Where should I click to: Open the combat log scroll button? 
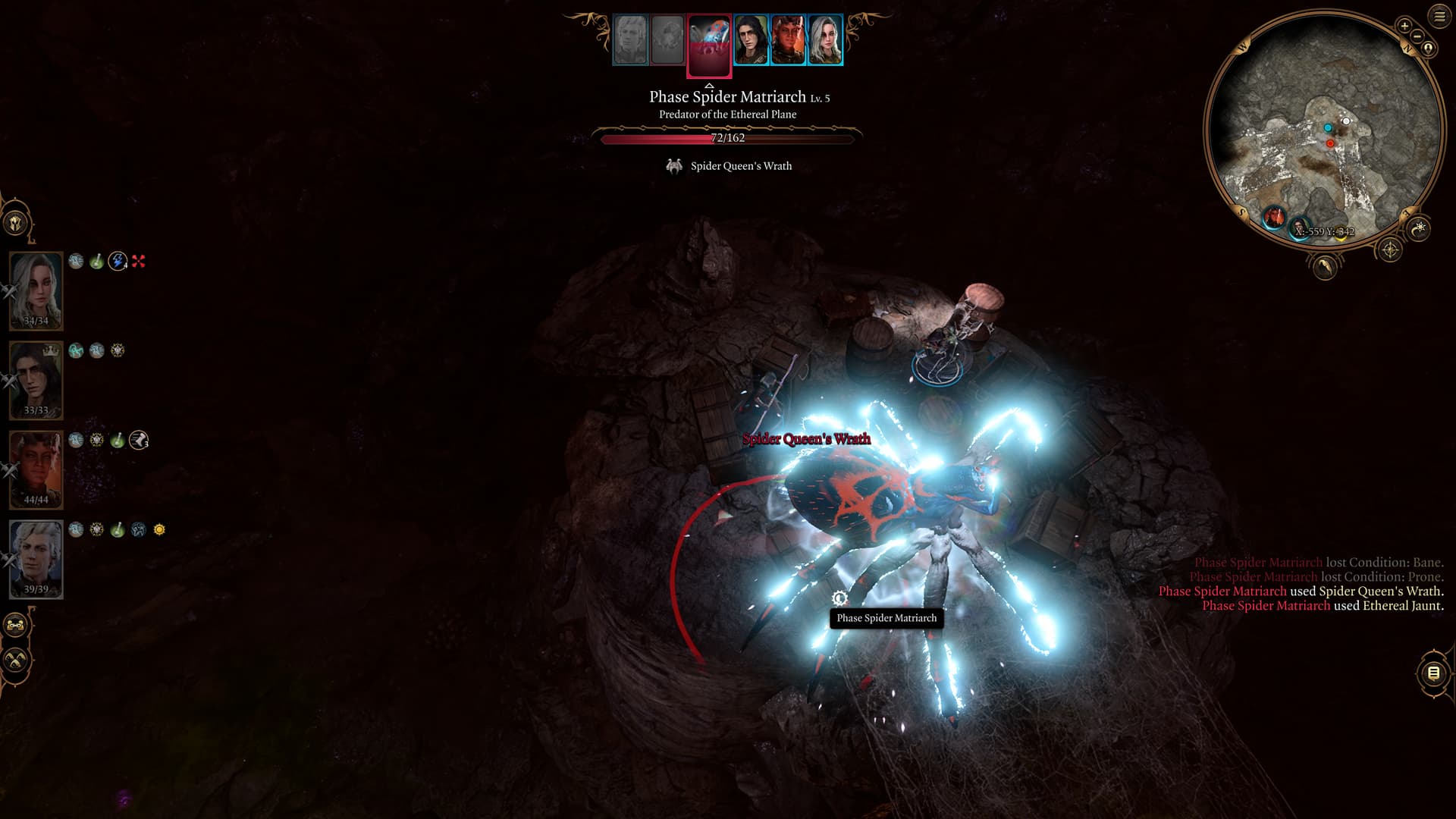point(1433,673)
